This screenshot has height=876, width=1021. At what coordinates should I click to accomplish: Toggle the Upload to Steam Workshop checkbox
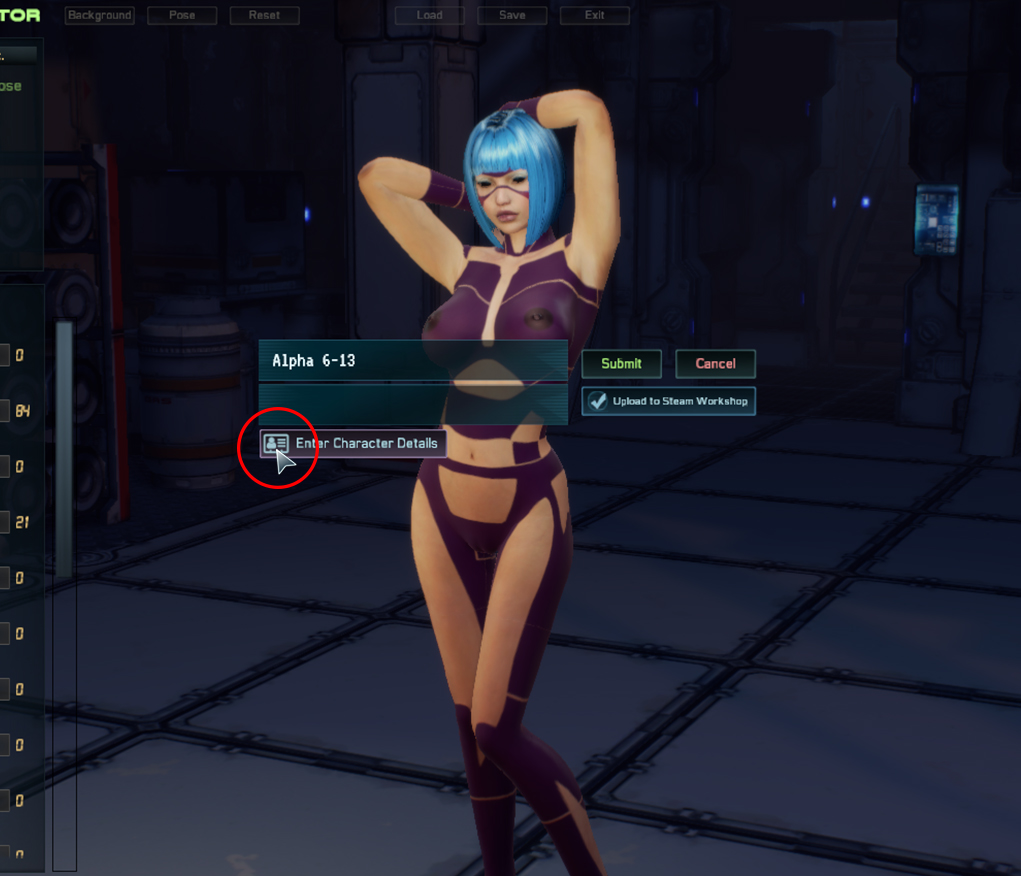[598, 401]
